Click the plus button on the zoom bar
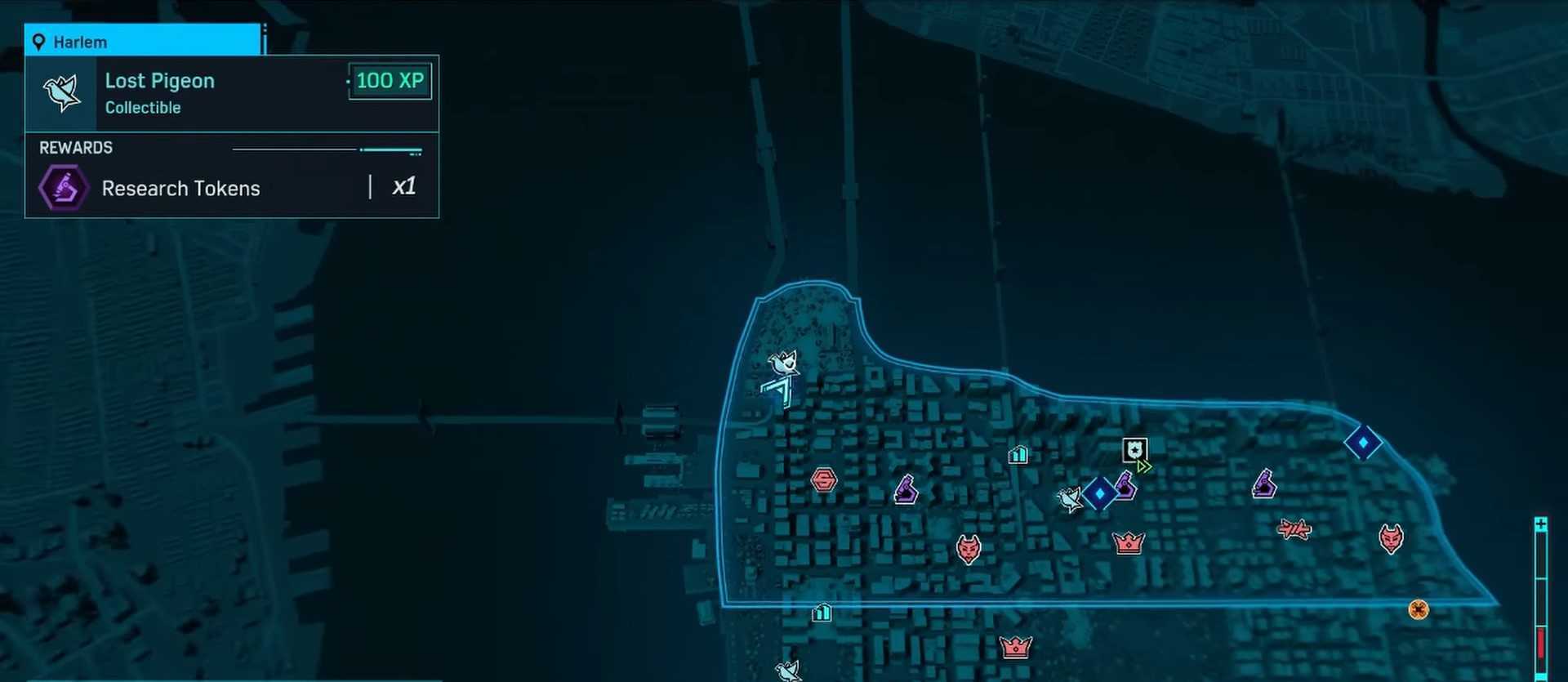Viewport: 1568px width, 682px height. [1540, 524]
